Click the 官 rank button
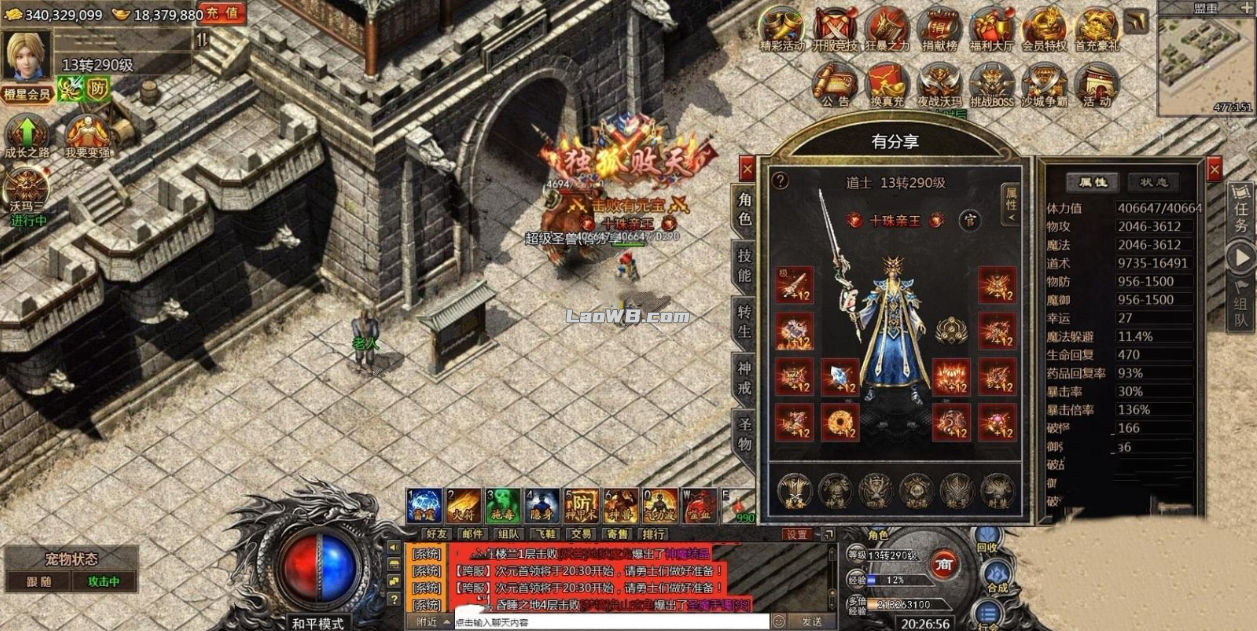1257x631 pixels. pos(968,220)
